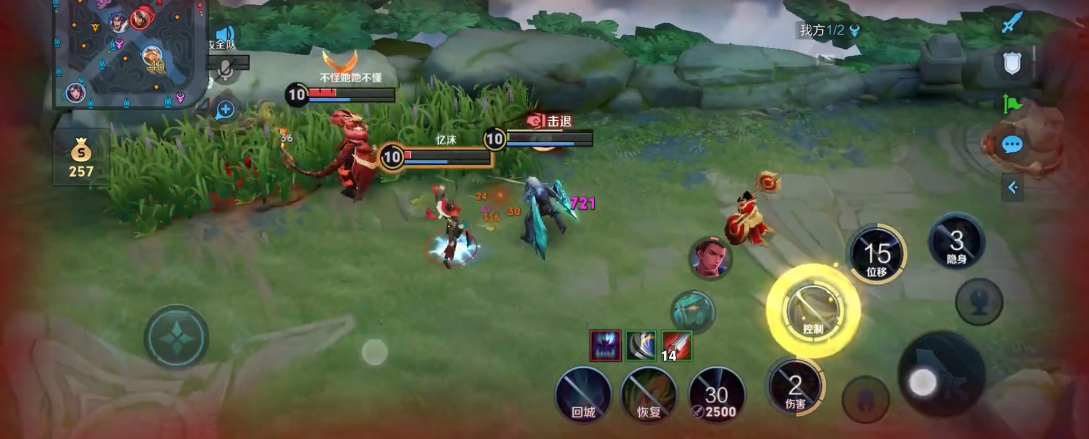Send the shield defend signal

pos(1013,63)
